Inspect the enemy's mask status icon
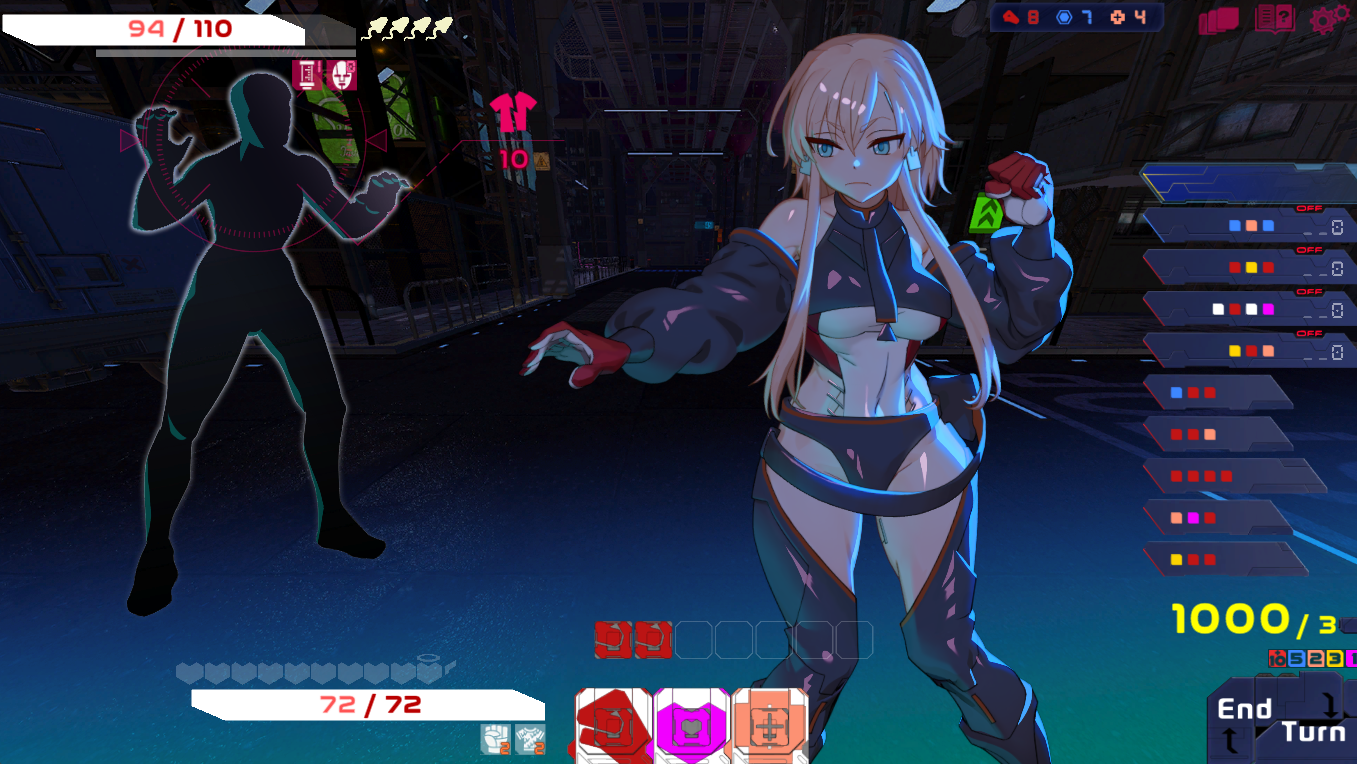 [342, 75]
